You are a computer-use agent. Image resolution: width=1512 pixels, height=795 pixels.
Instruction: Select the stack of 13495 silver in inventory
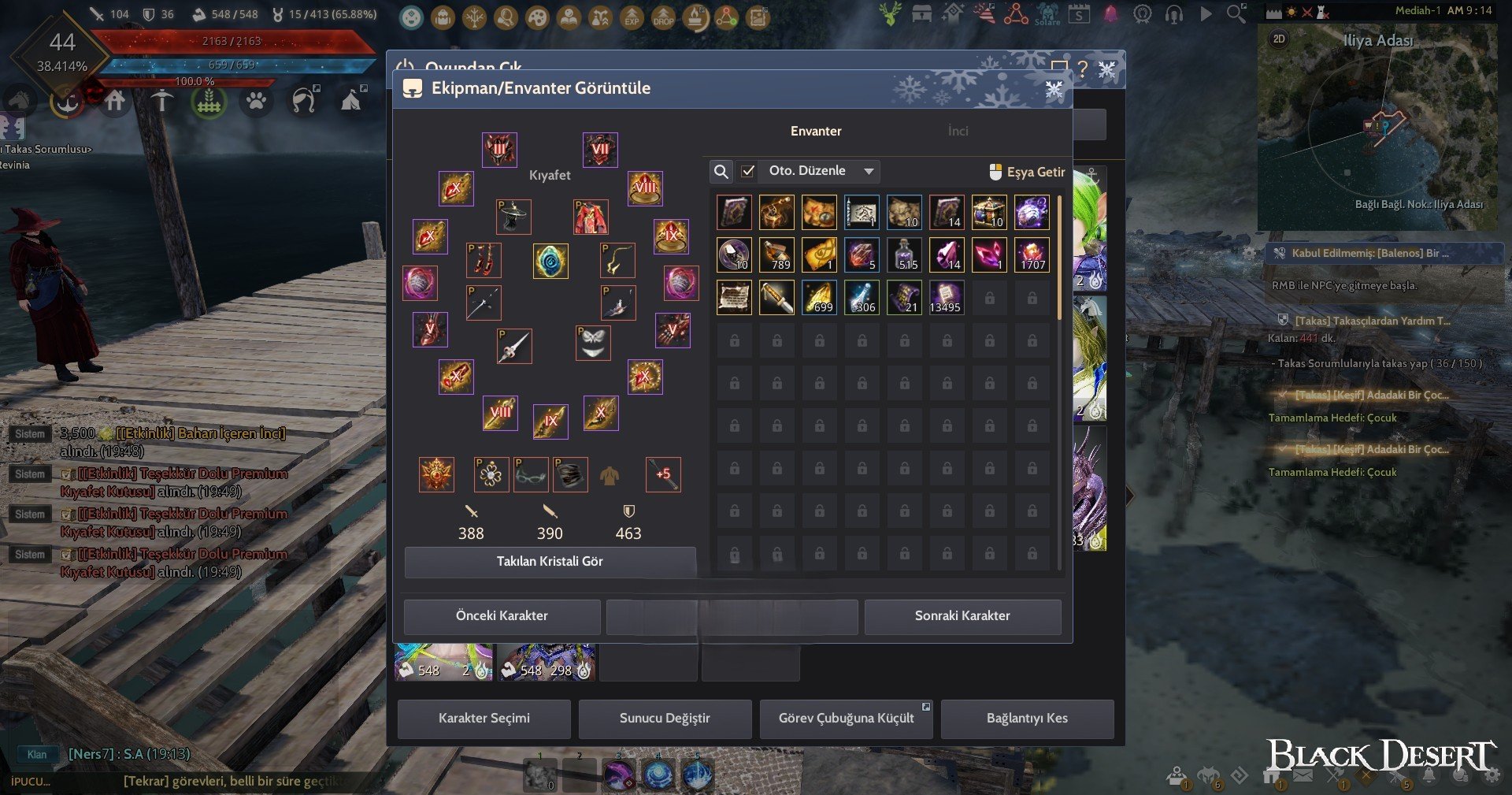tap(947, 297)
